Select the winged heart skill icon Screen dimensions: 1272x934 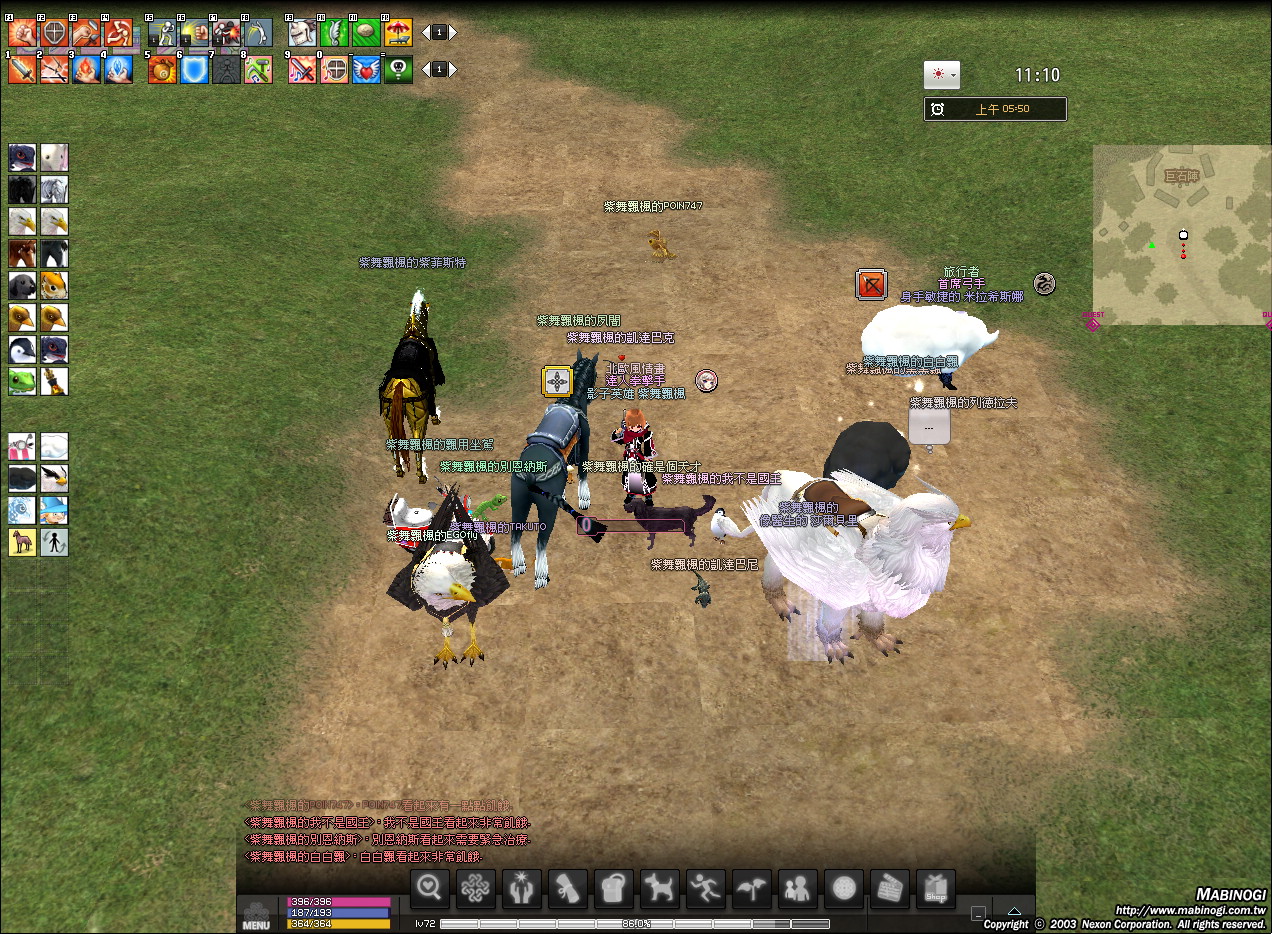pyautogui.click(x=366, y=69)
